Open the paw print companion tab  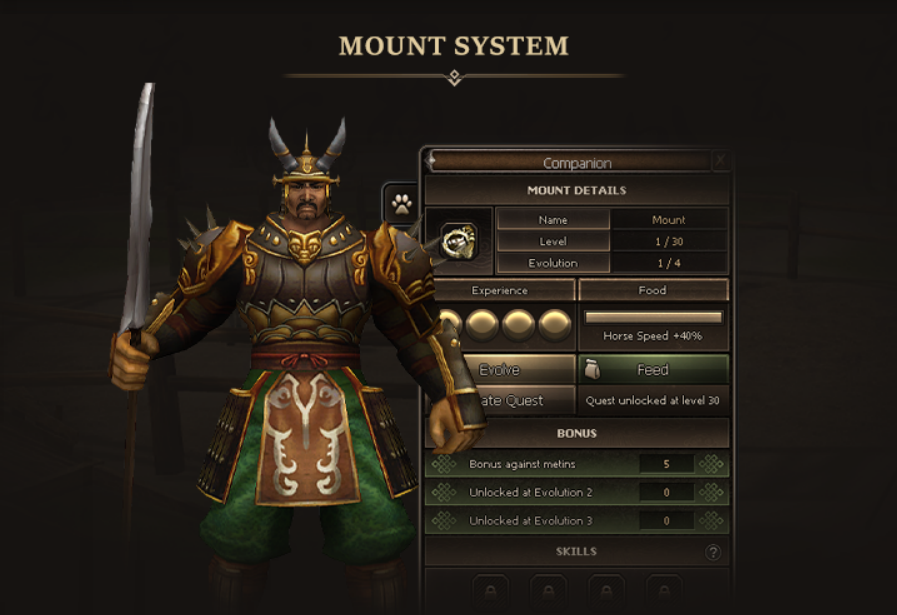(402, 205)
